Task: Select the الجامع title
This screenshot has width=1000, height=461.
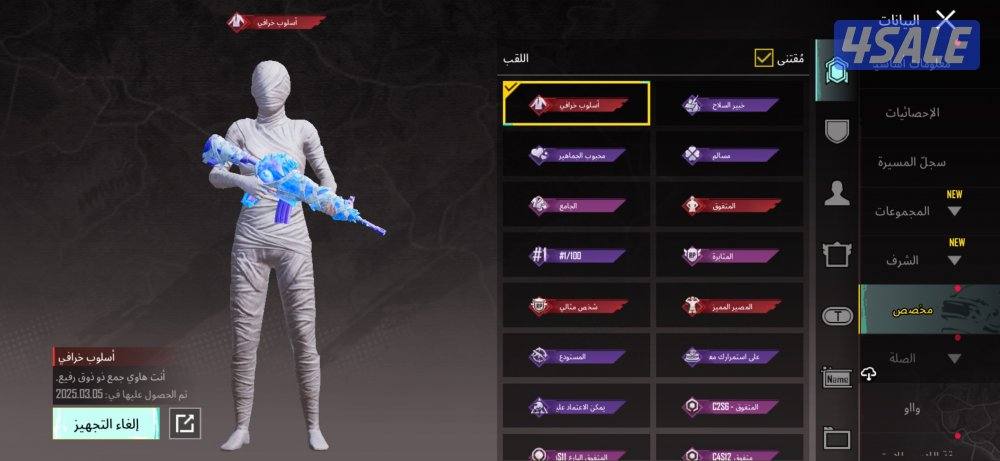Action: coord(577,205)
